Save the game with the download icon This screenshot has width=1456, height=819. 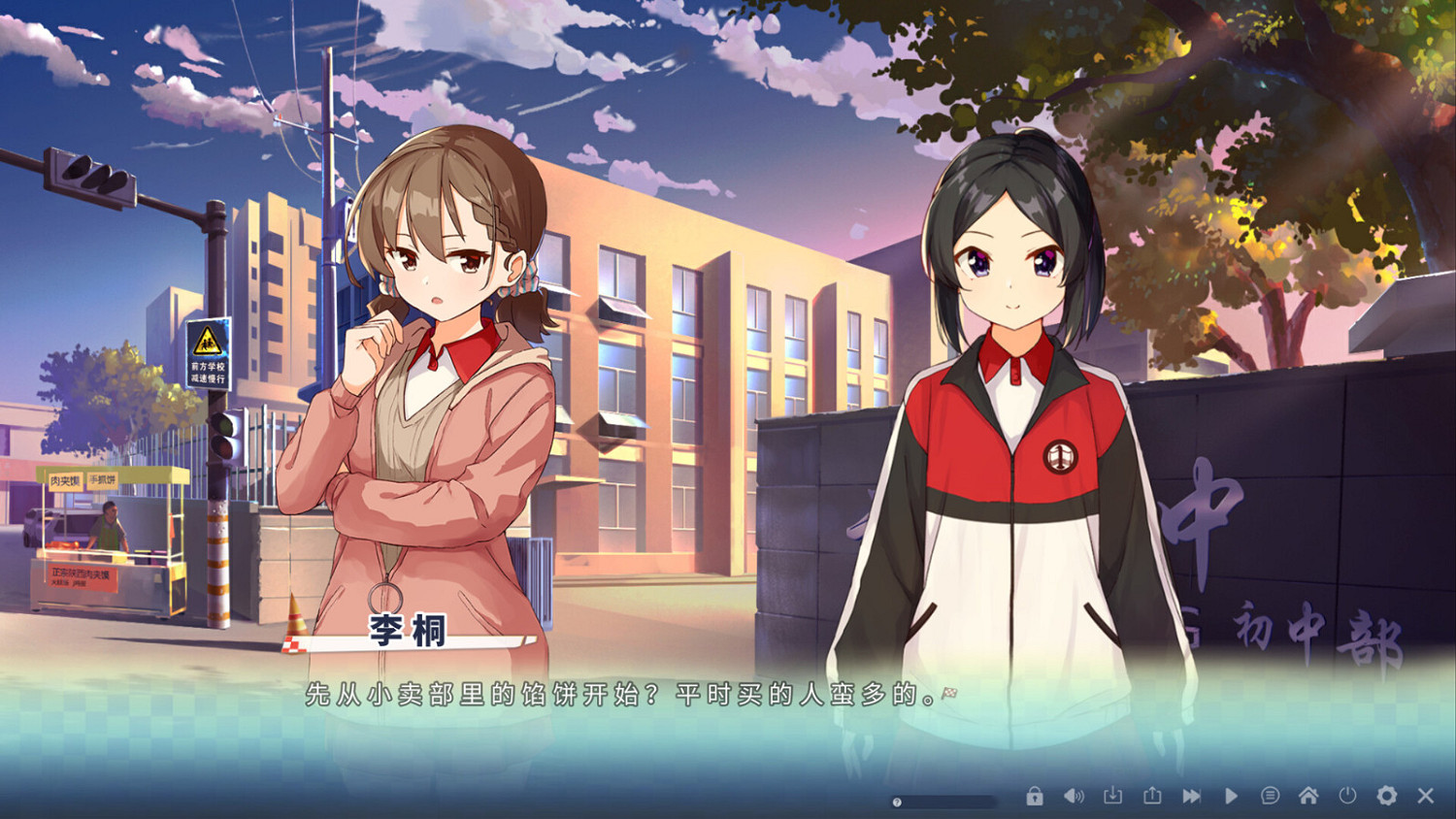1113,794
